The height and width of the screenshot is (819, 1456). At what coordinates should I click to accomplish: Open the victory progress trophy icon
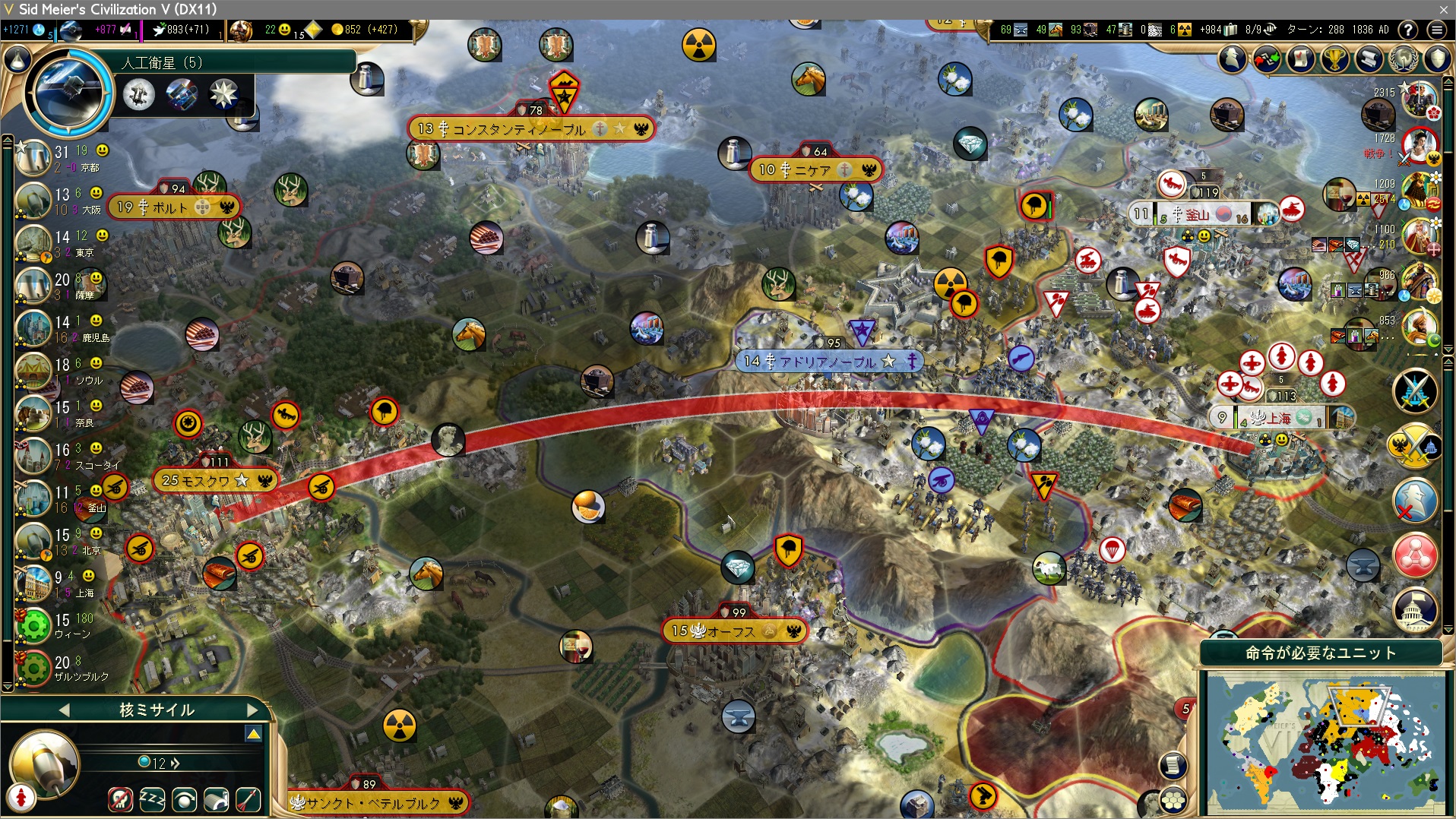click(x=1335, y=58)
